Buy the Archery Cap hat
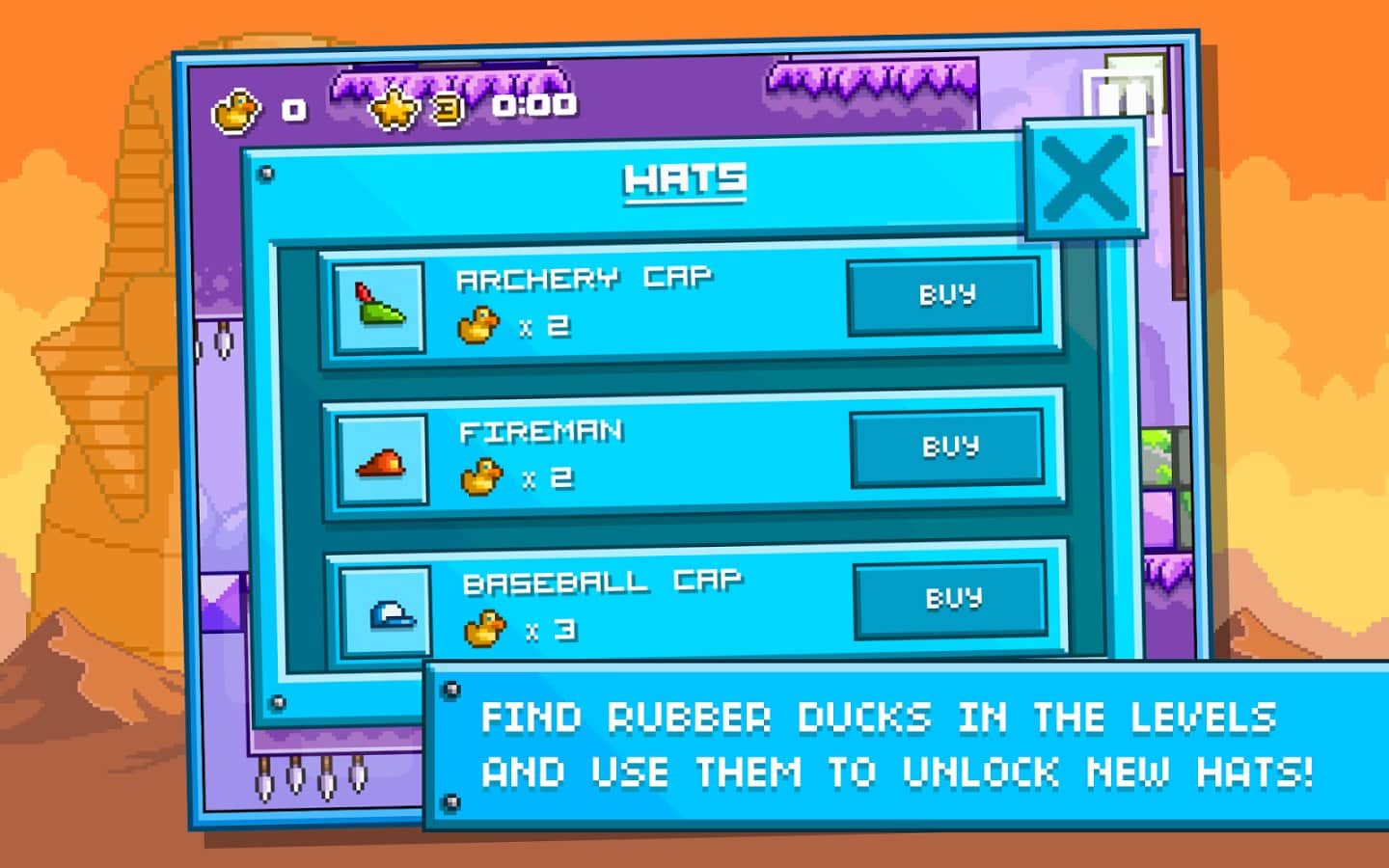The width and height of the screenshot is (1389, 868). click(944, 295)
